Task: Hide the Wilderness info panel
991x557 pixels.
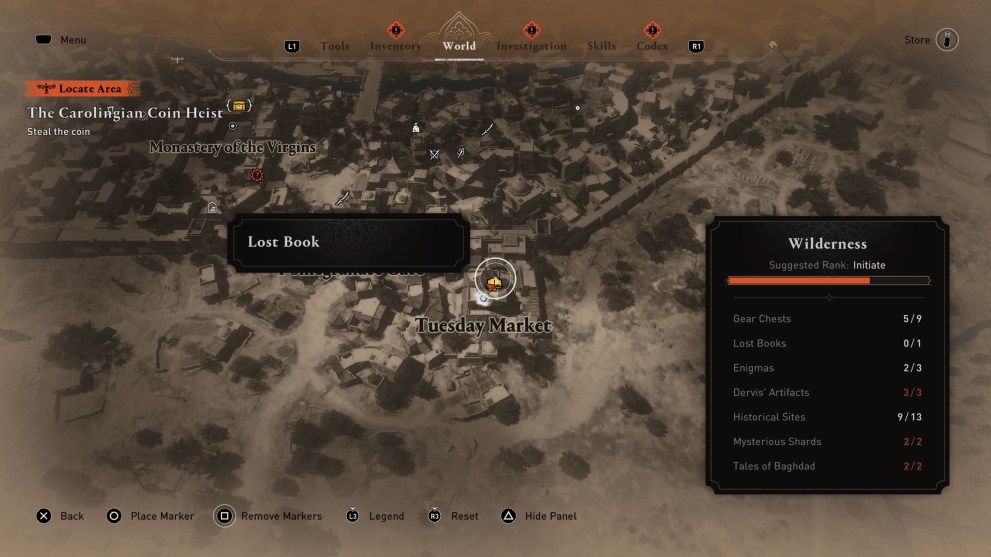Action: pos(538,516)
